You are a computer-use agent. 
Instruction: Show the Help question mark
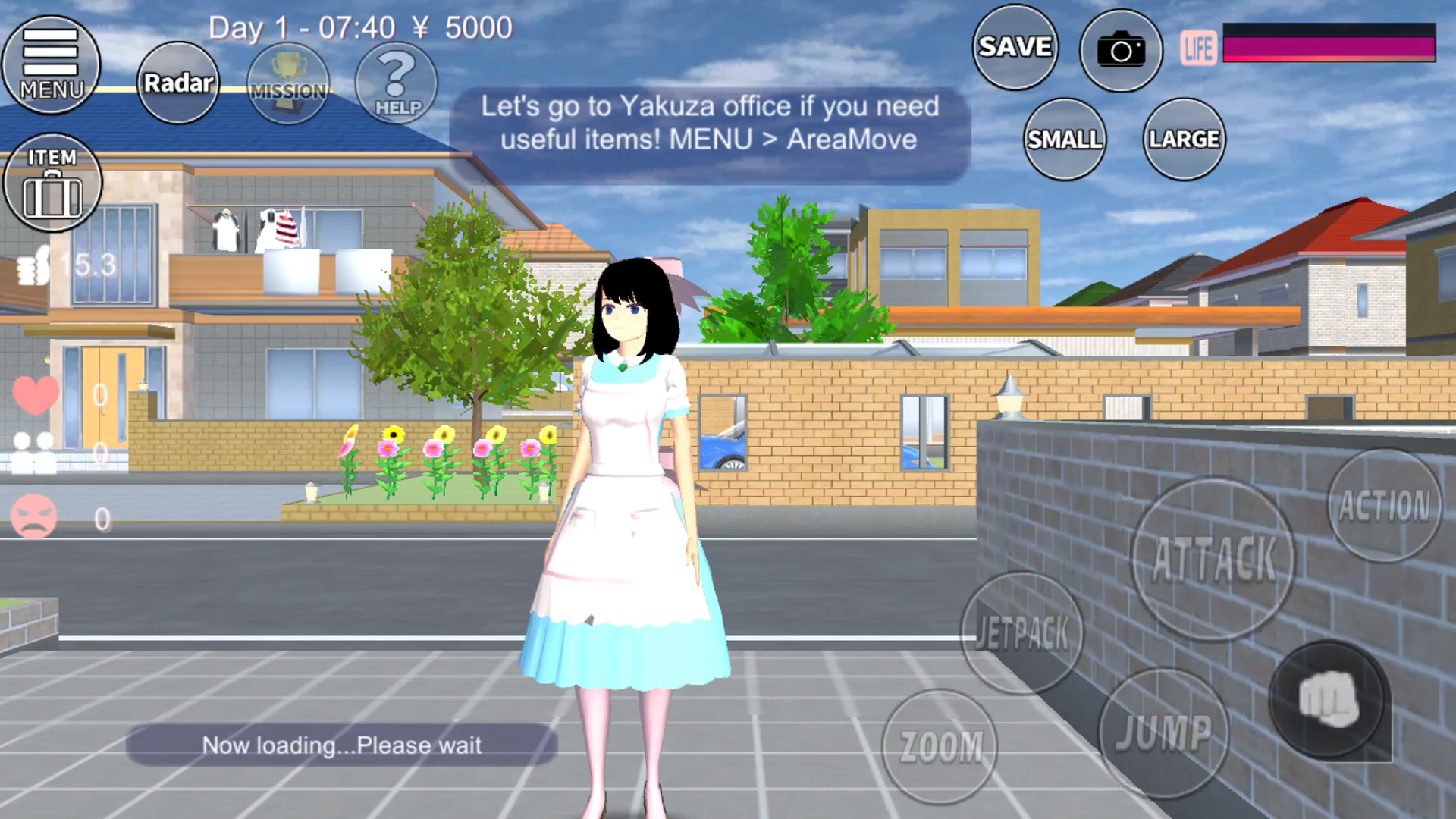pos(397,83)
